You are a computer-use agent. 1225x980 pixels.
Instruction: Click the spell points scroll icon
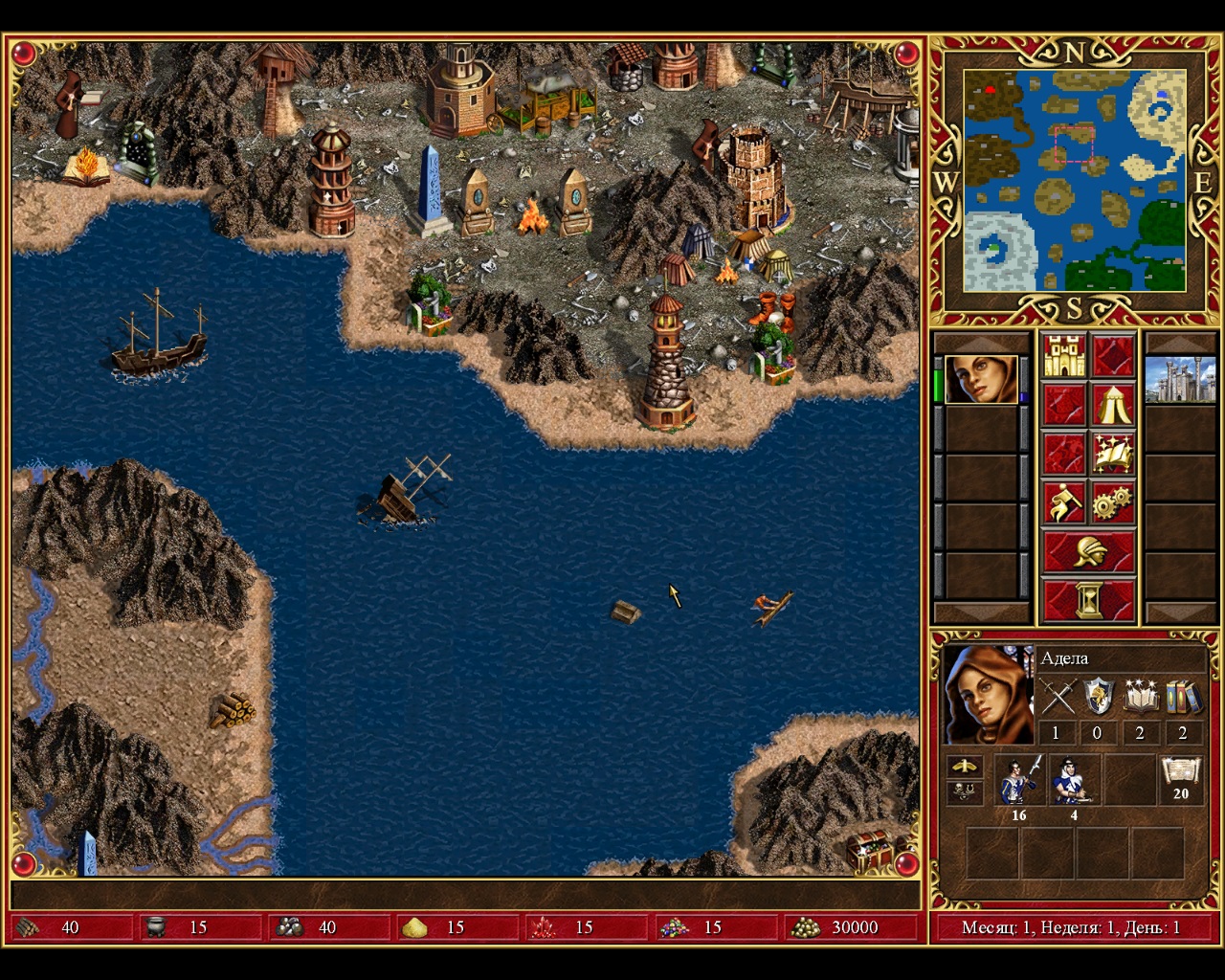click(x=1180, y=776)
